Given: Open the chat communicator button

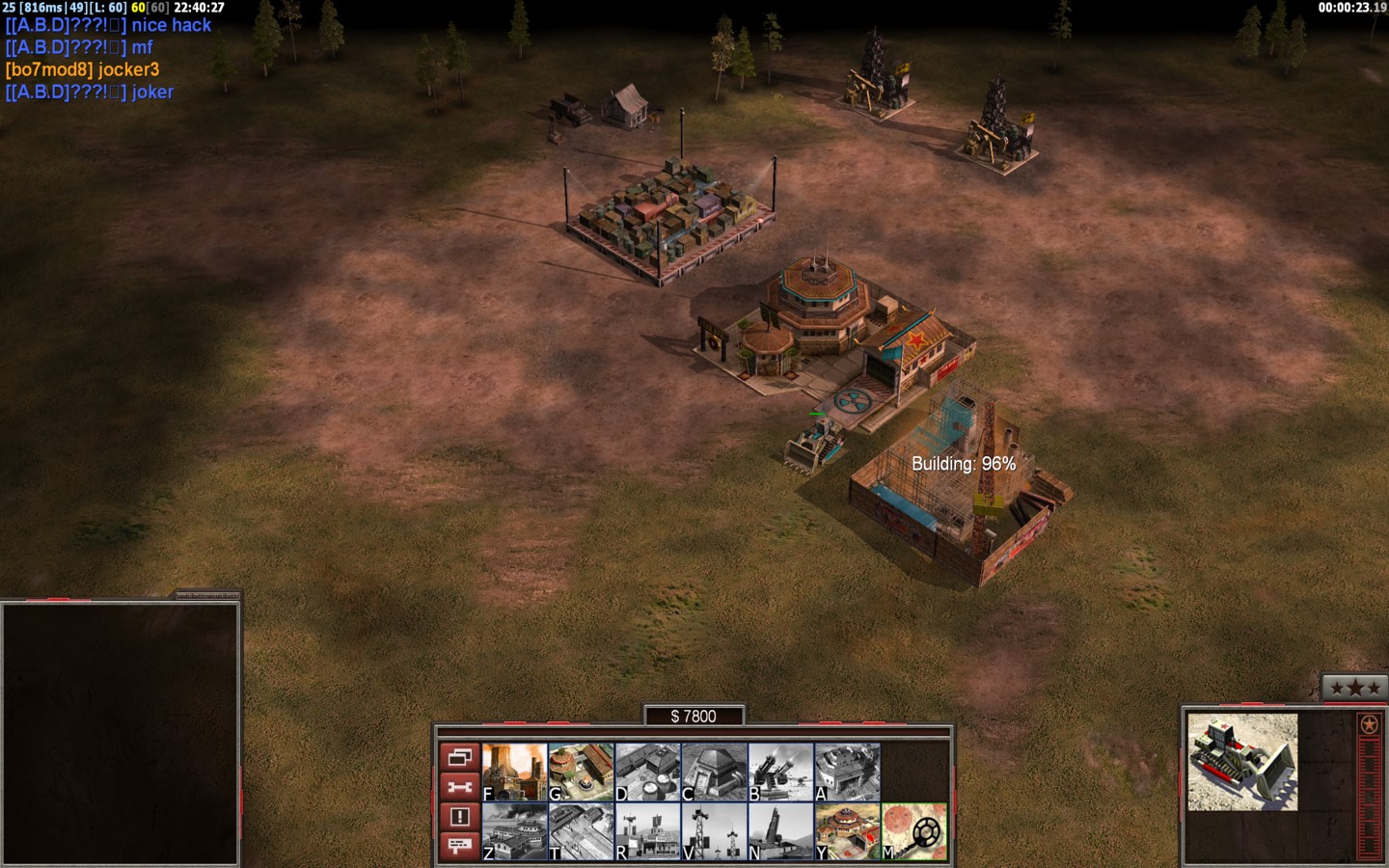Looking at the screenshot, I should pyautogui.click(x=459, y=846).
